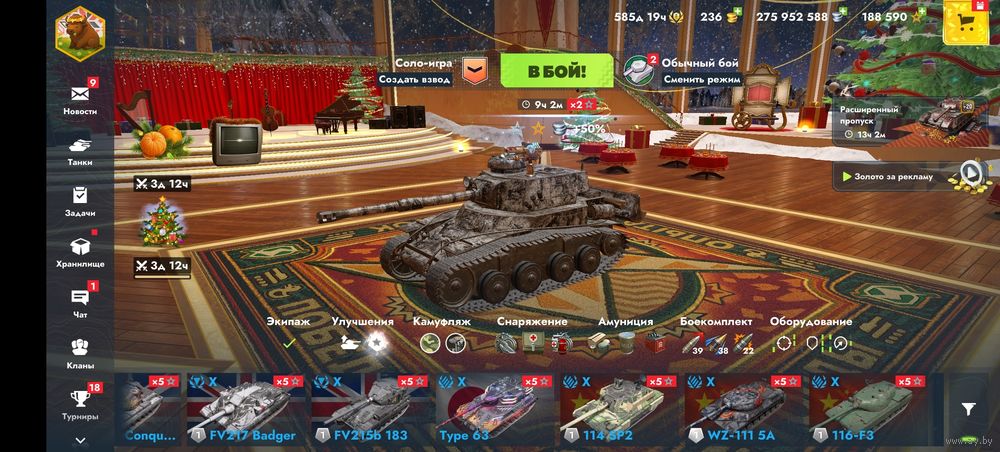Open the Турниры tournaments menu
1000x452 pixels.
pos(80,403)
